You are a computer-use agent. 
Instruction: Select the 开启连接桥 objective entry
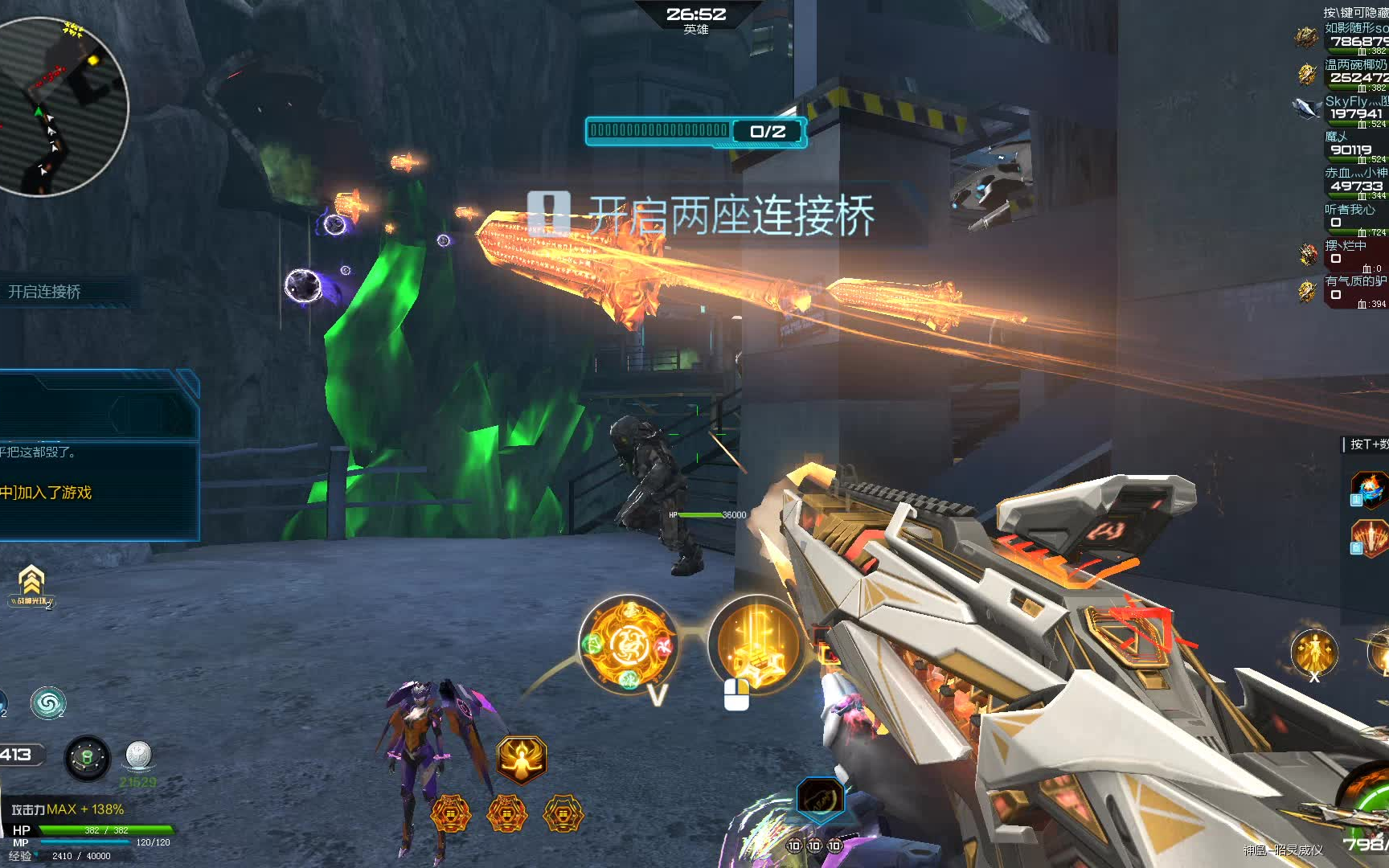46,292
